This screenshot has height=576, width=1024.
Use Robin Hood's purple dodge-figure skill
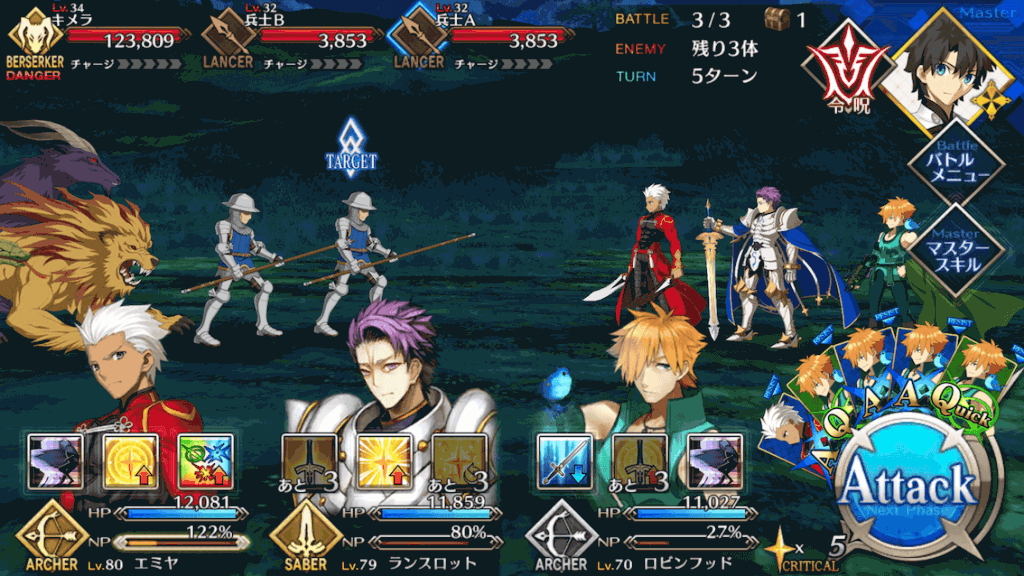tap(715, 461)
